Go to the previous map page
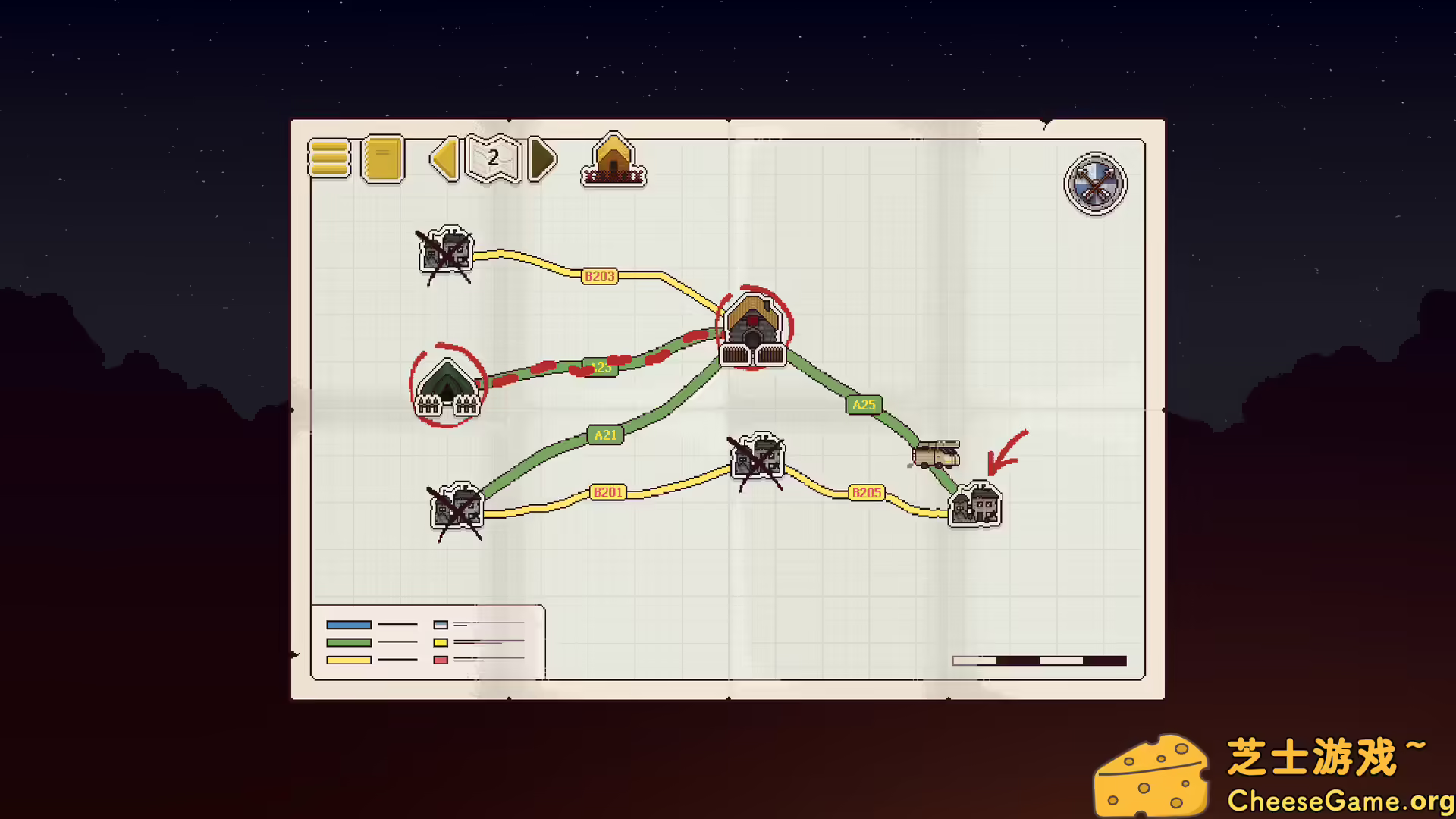The width and height of the screenshot is (1456, 819). (x=444, y=159)
